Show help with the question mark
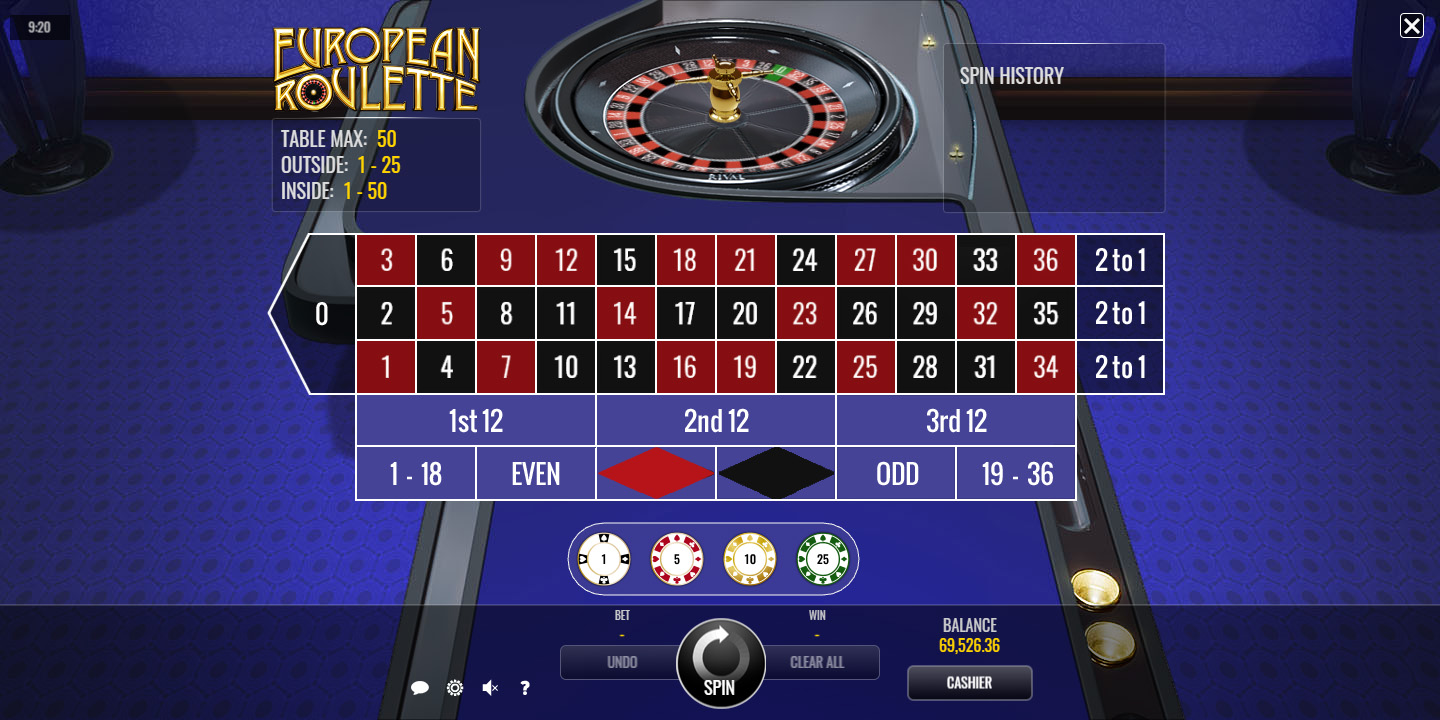1440x720 pixels. tap(525, 688)
